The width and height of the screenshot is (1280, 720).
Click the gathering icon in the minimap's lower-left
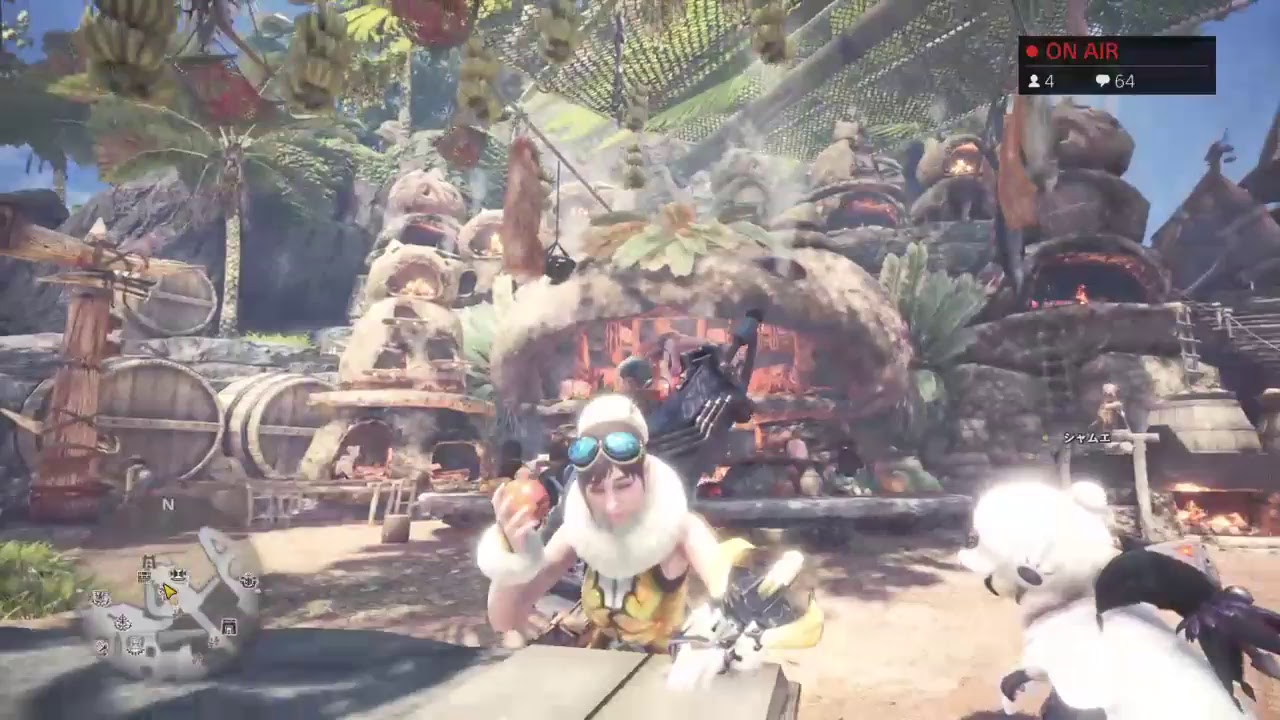pos(102,647)
